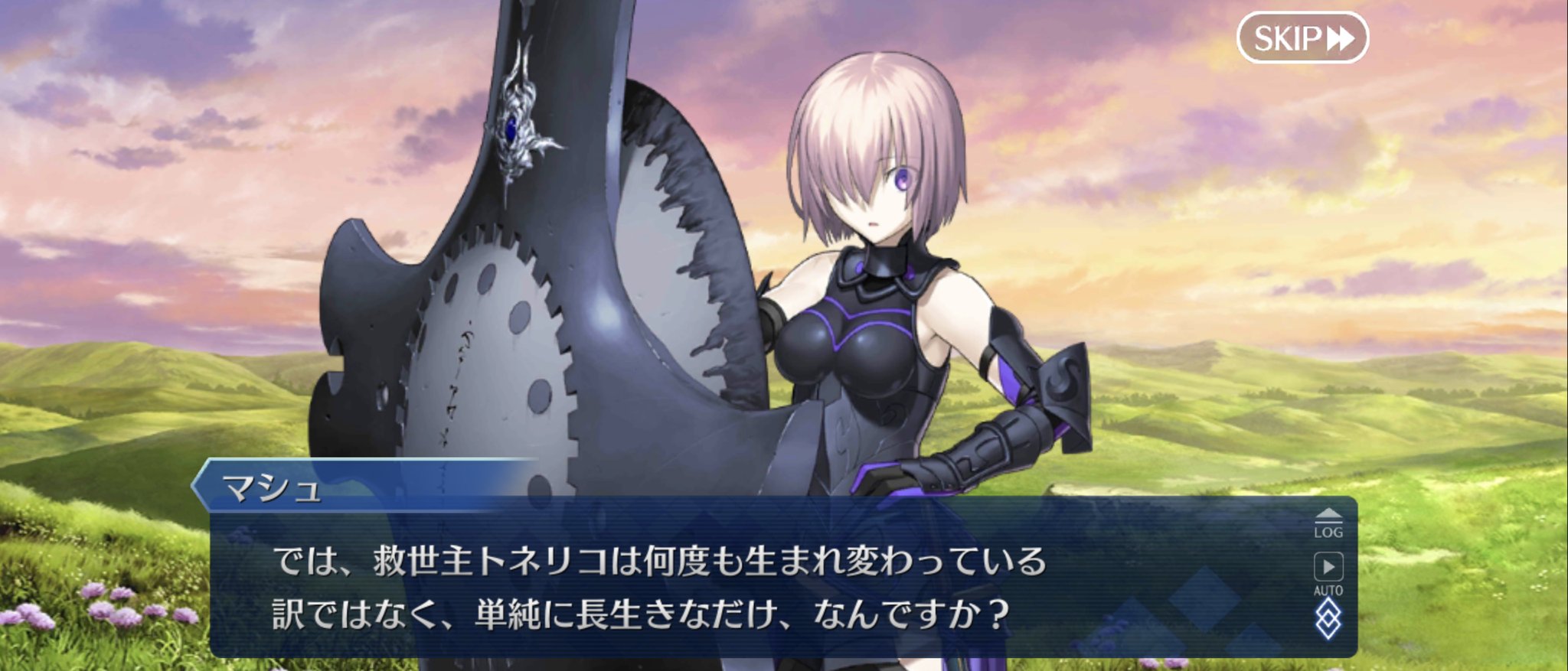This screenshot has width=1568, height=671.
Task: Tap the dialogue text to advance
Action: [x=689, y=589]
